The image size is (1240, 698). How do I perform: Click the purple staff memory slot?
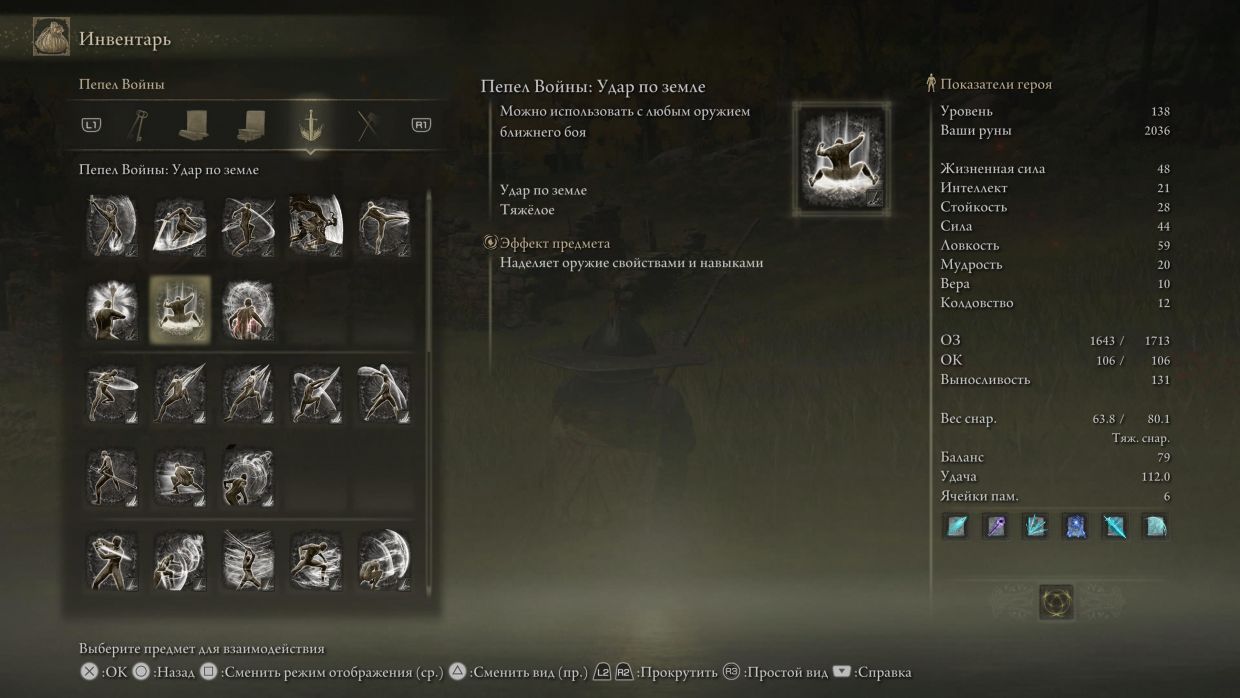pos(996,526)
